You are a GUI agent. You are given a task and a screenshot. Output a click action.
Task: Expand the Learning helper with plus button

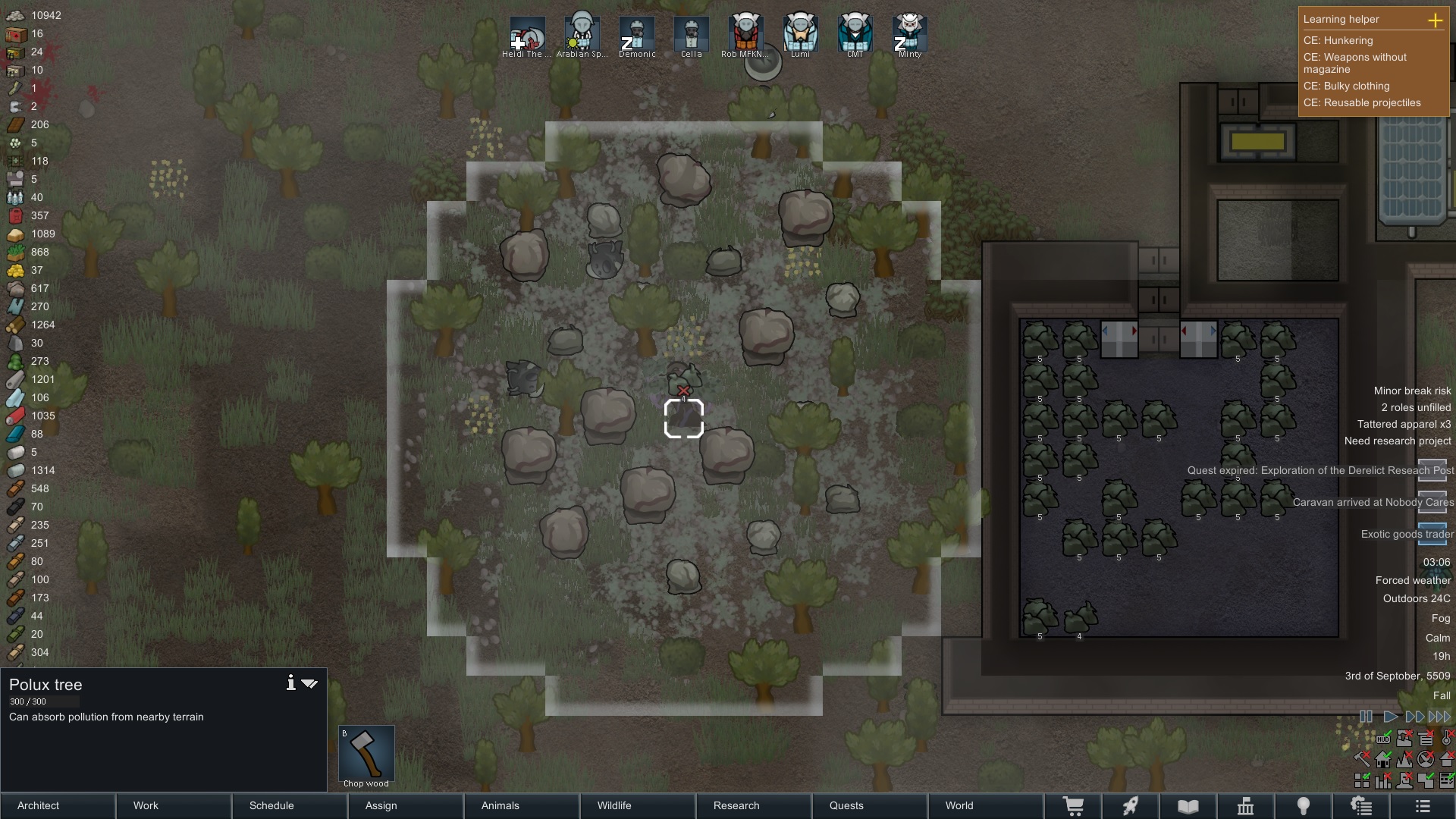tap(1437, 21)
